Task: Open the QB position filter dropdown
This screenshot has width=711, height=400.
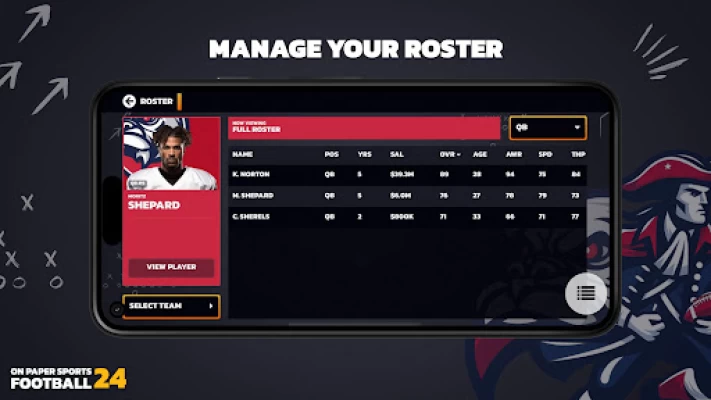Action: (x=547, y=128)
